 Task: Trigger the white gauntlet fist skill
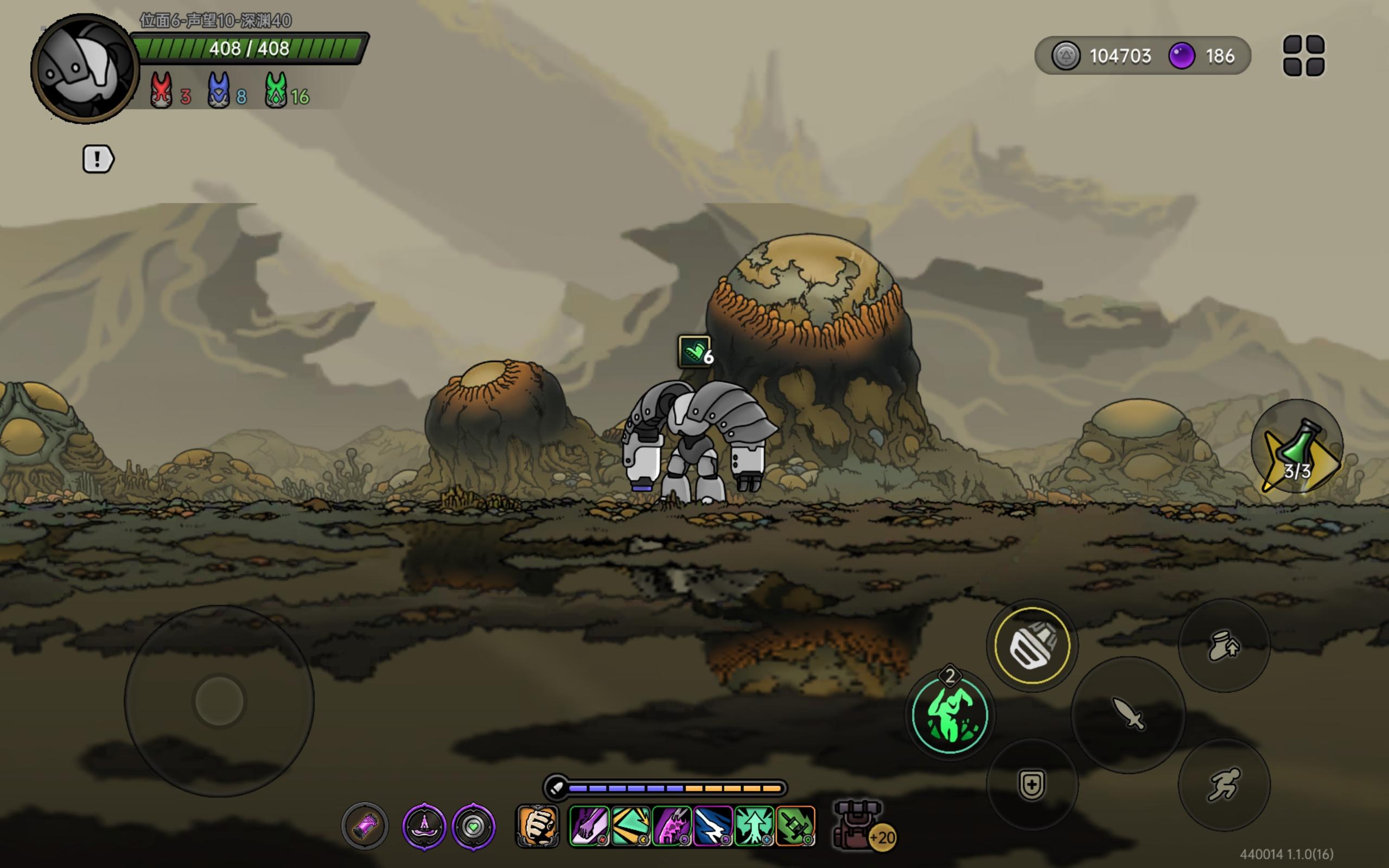(1032, 645)
